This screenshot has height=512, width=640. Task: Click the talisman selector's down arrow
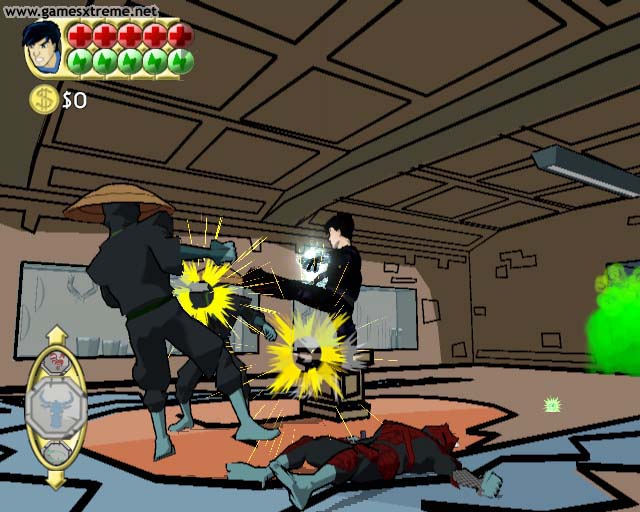tap(56, 480)
